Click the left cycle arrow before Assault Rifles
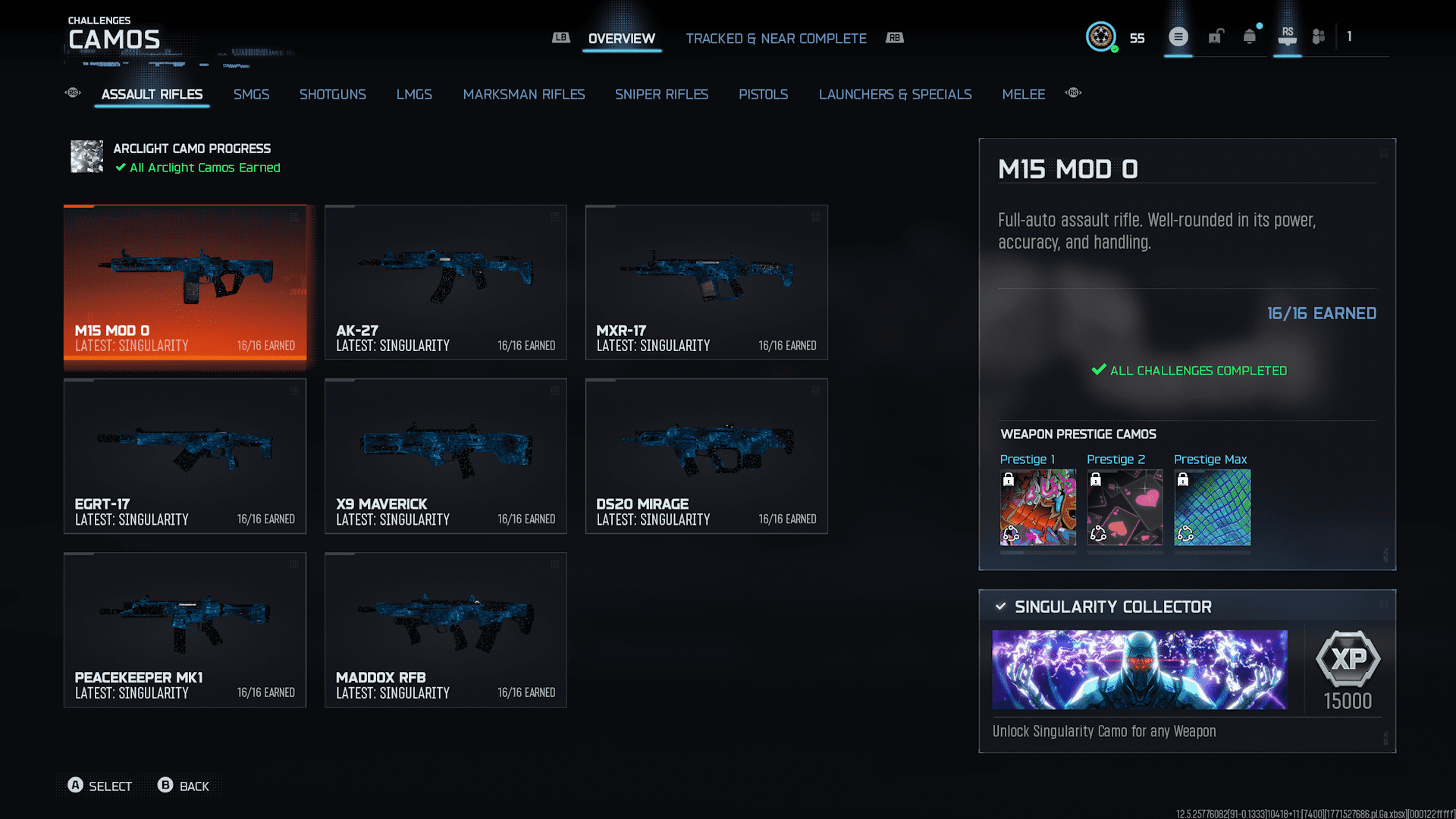 coord(72,92)
